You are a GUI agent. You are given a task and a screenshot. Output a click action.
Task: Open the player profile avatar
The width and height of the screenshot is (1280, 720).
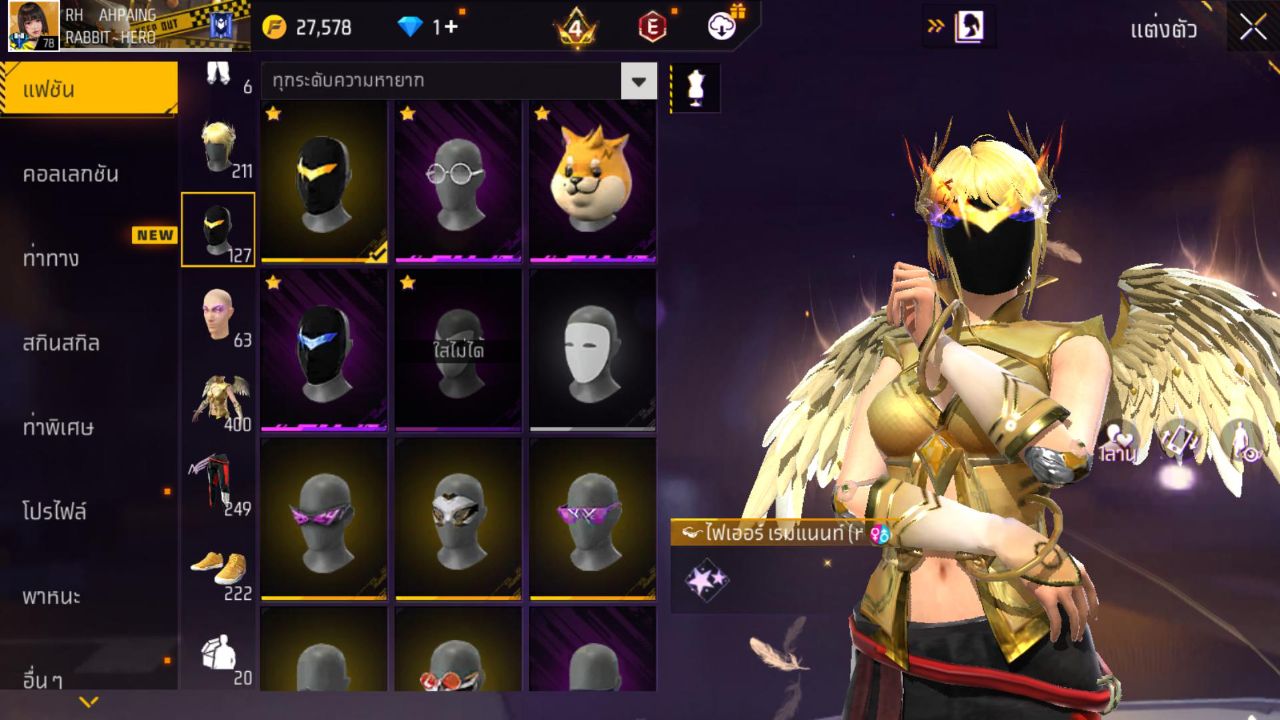33,26
